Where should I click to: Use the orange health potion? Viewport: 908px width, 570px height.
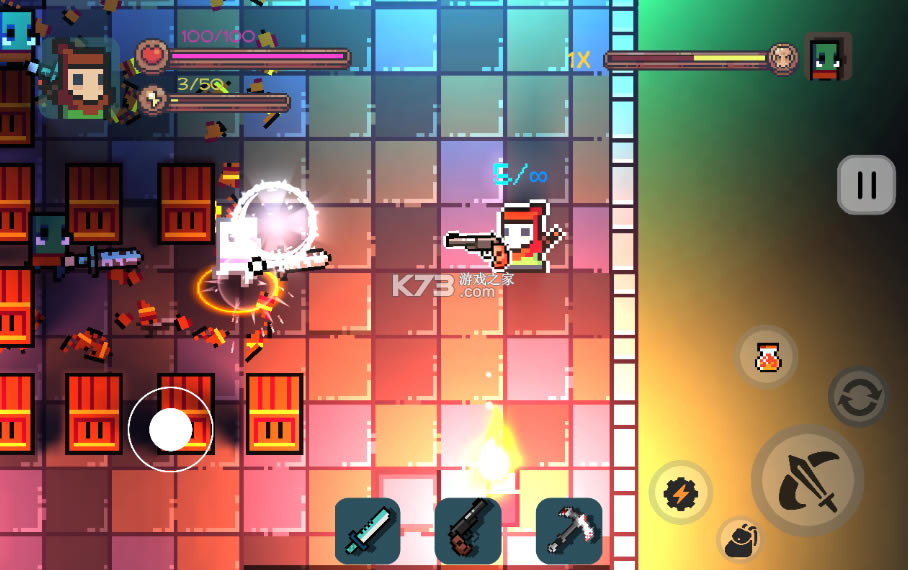point(767,357)
